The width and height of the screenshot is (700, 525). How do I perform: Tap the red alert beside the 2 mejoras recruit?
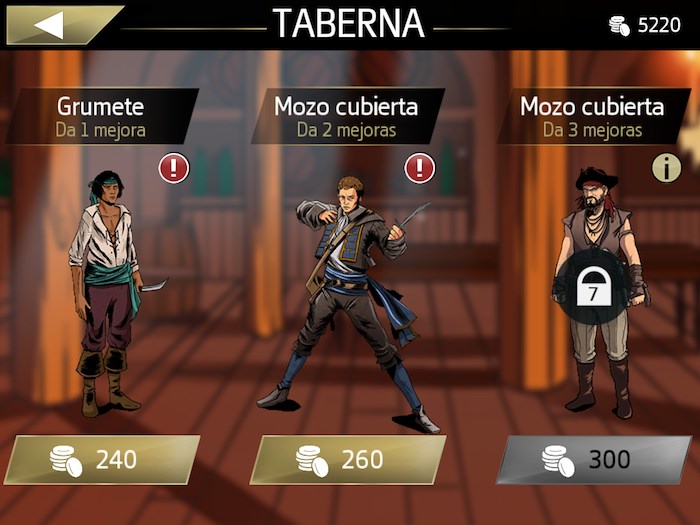click(x=420, y=168)
